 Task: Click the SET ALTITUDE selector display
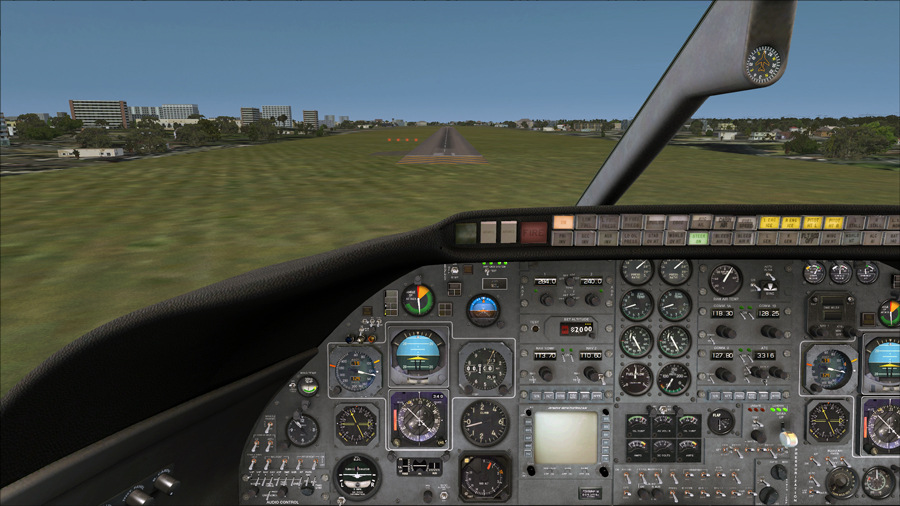point(576,327)
